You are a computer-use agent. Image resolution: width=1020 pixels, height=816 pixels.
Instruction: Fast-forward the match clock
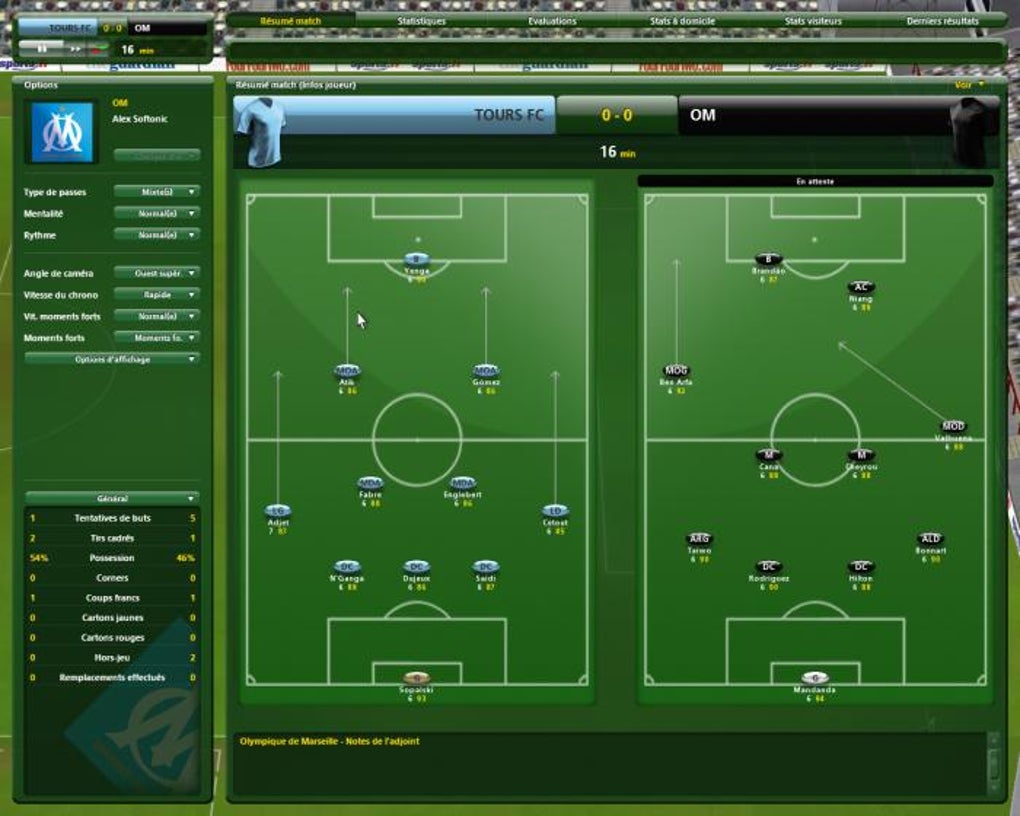(74, 48)
